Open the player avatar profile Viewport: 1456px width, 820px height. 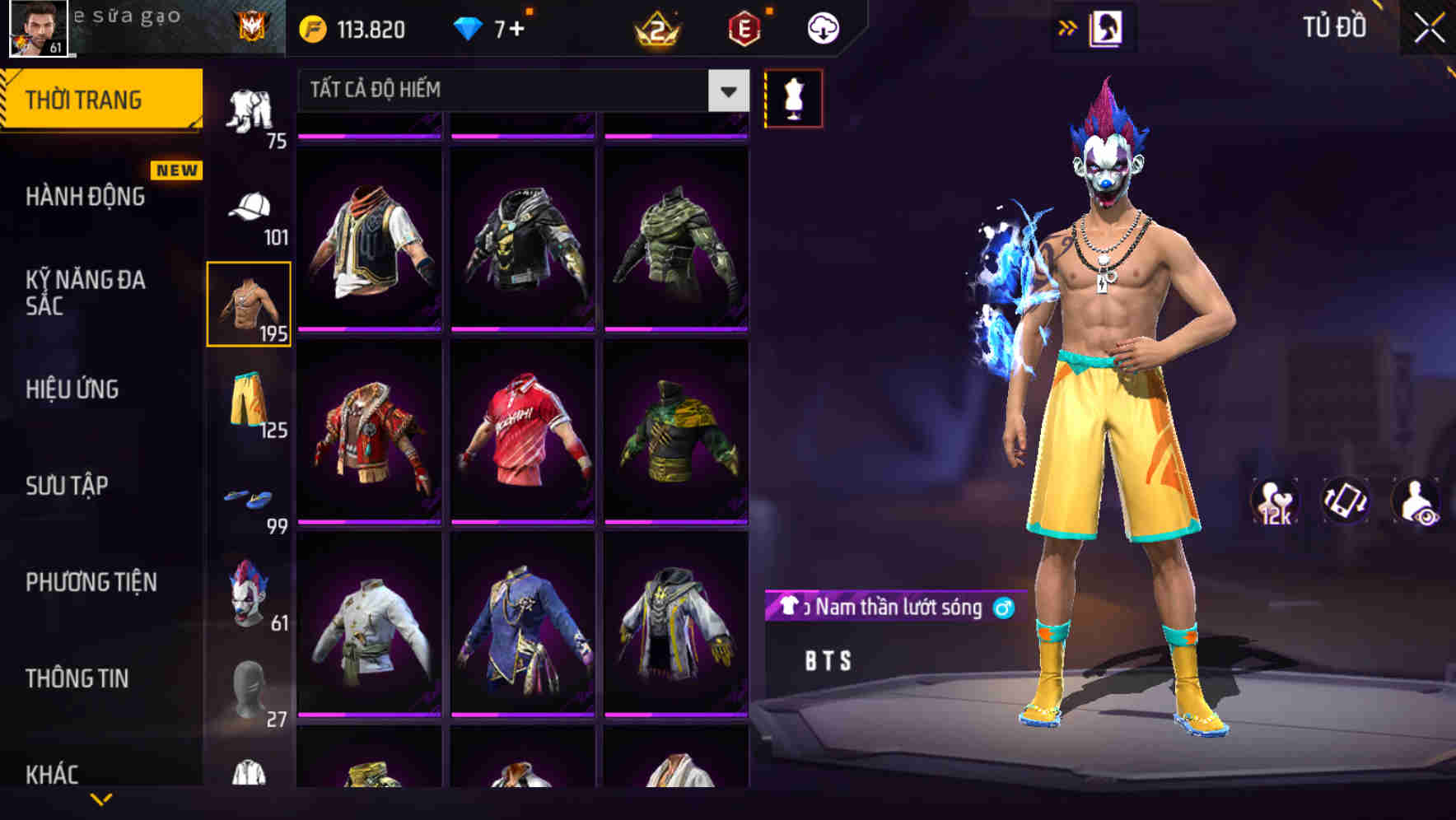[36, 30]
